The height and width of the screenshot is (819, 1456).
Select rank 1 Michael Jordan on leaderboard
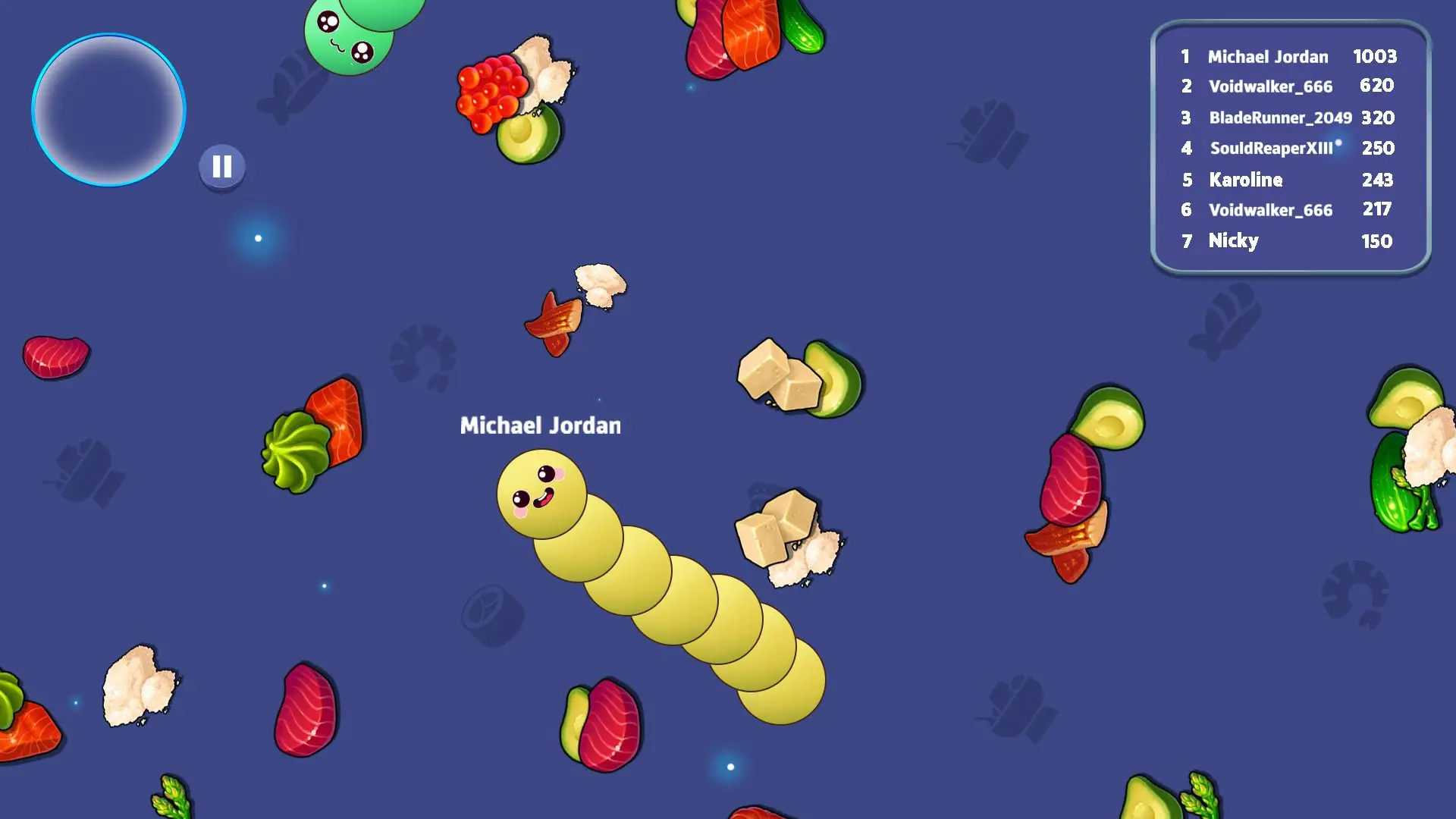click(x=1268, y=57)
